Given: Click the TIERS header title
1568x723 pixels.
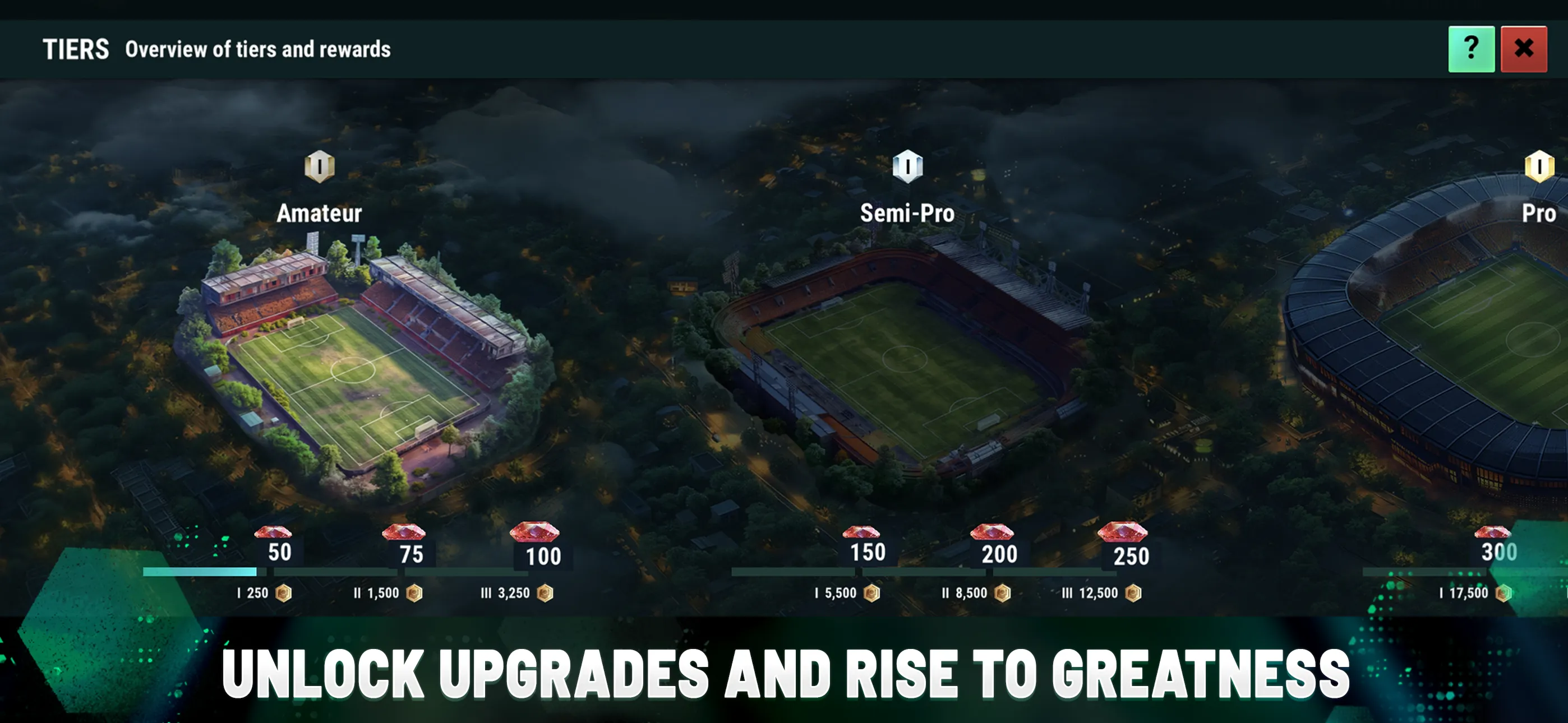Looking at the screenshot, I should click(x=75, y=48).
